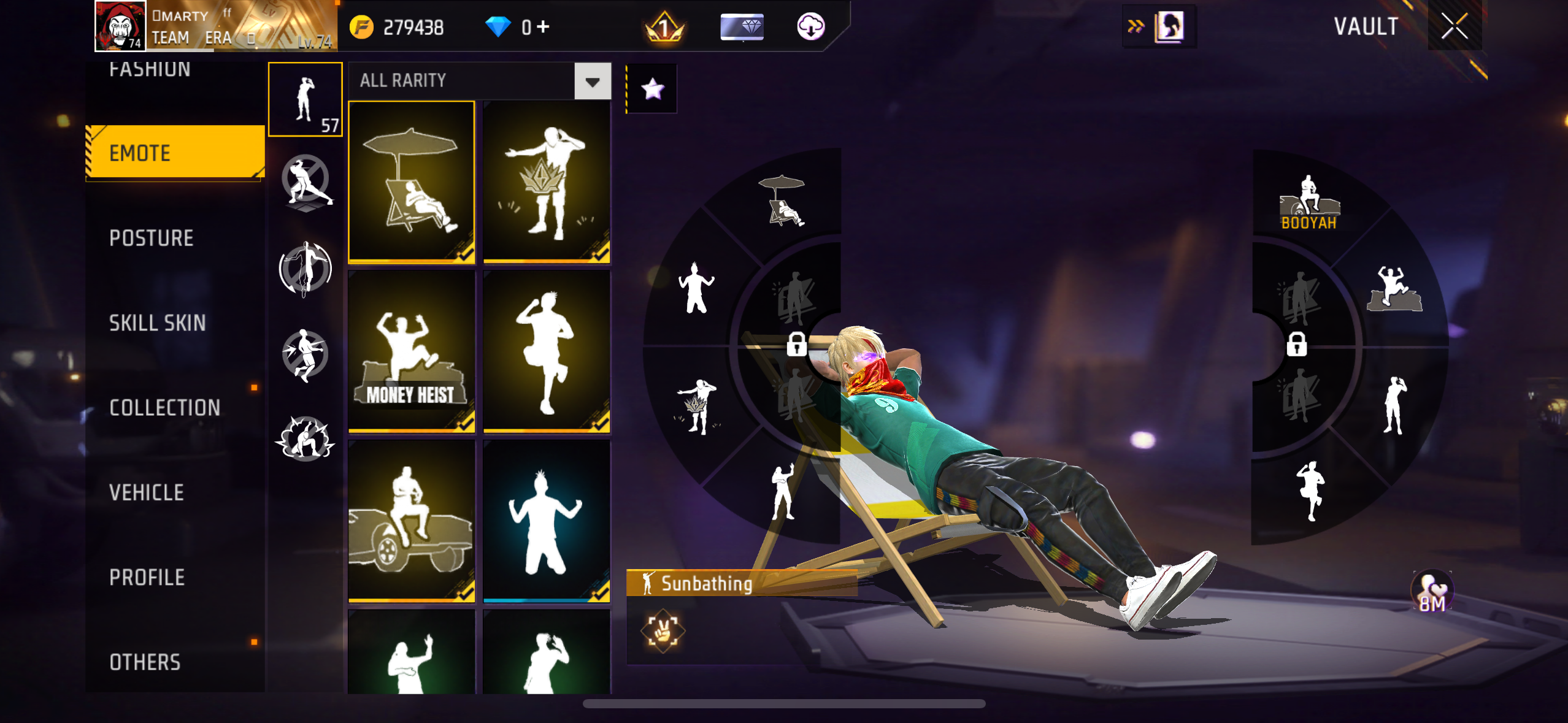Open the character portrait shortcut button
The height and width of the screenshot is (723, 1568).
point(1168,26)
